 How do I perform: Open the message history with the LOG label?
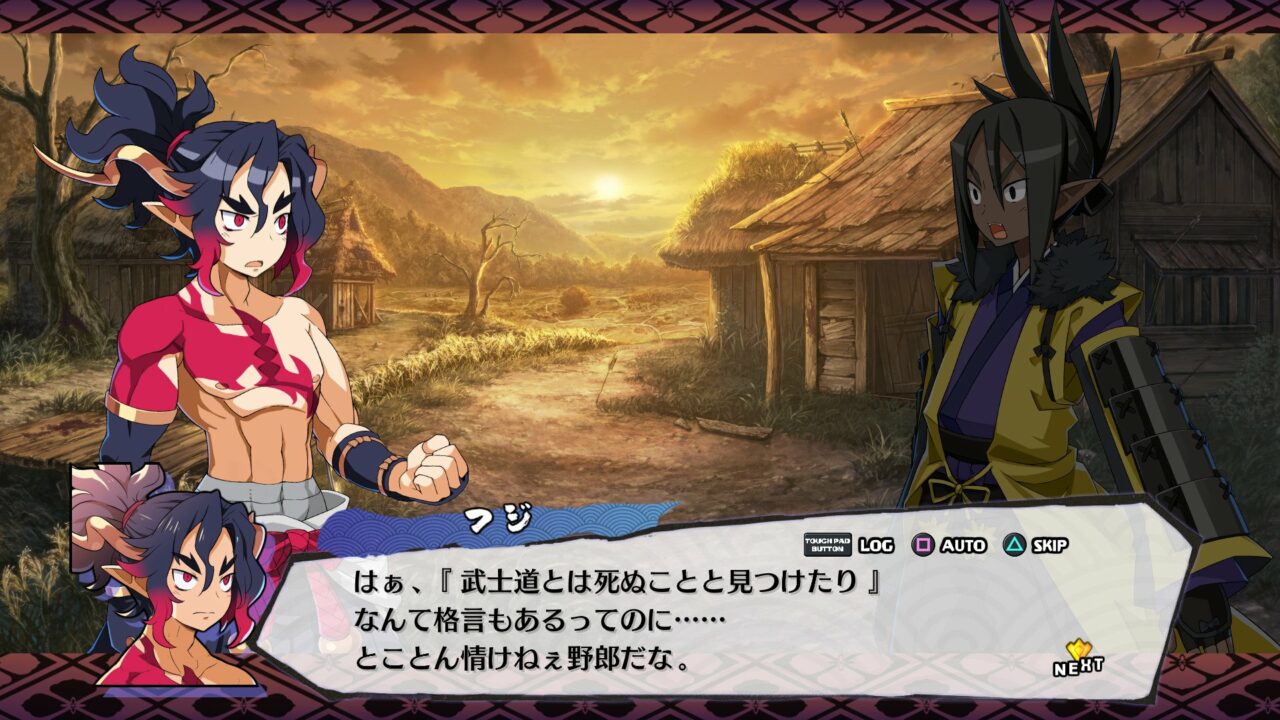point(876,546)
